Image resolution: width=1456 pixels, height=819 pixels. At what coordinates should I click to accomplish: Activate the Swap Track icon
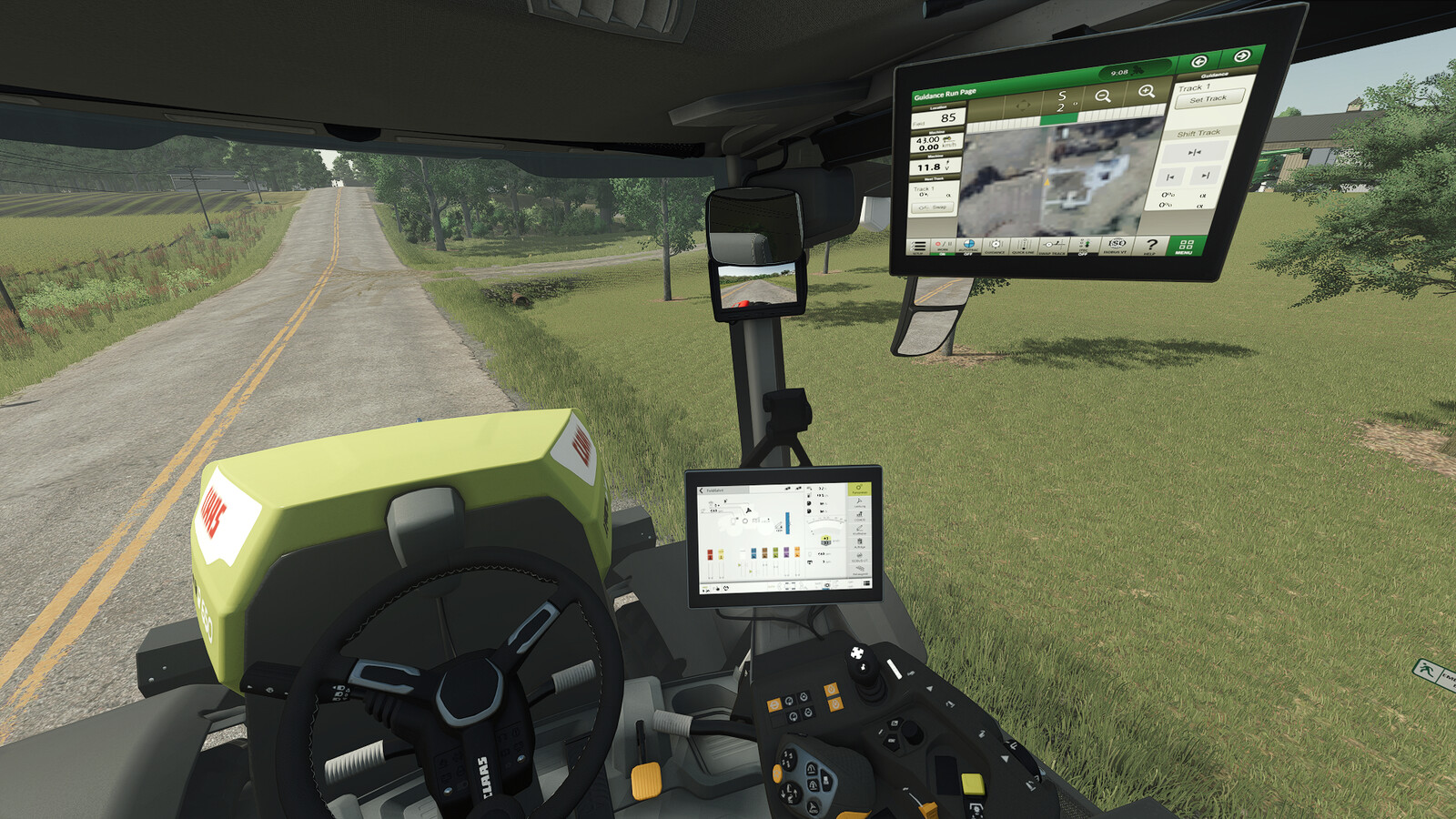[1053, 246]
